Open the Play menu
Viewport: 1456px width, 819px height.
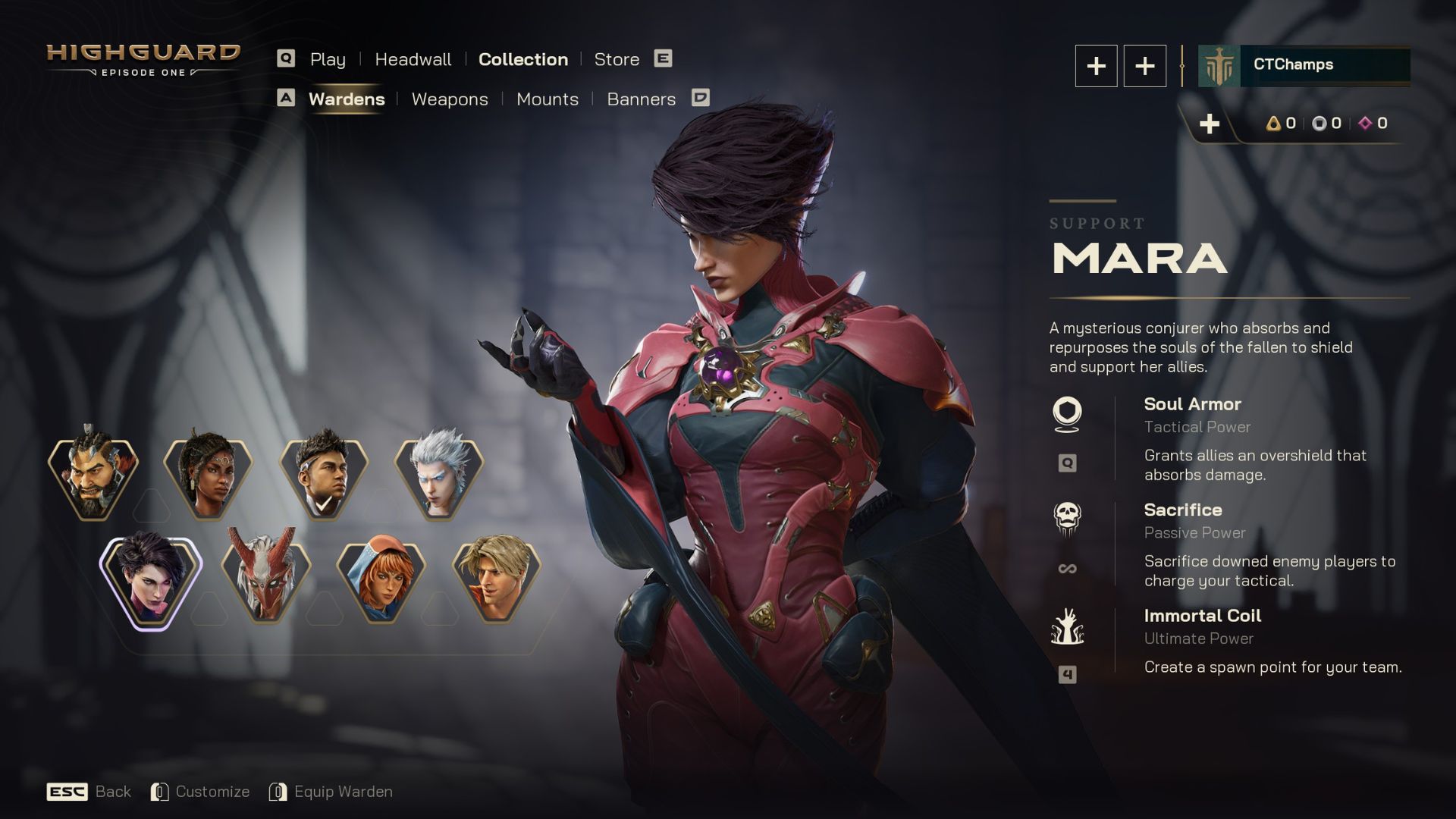click(328, 59)
